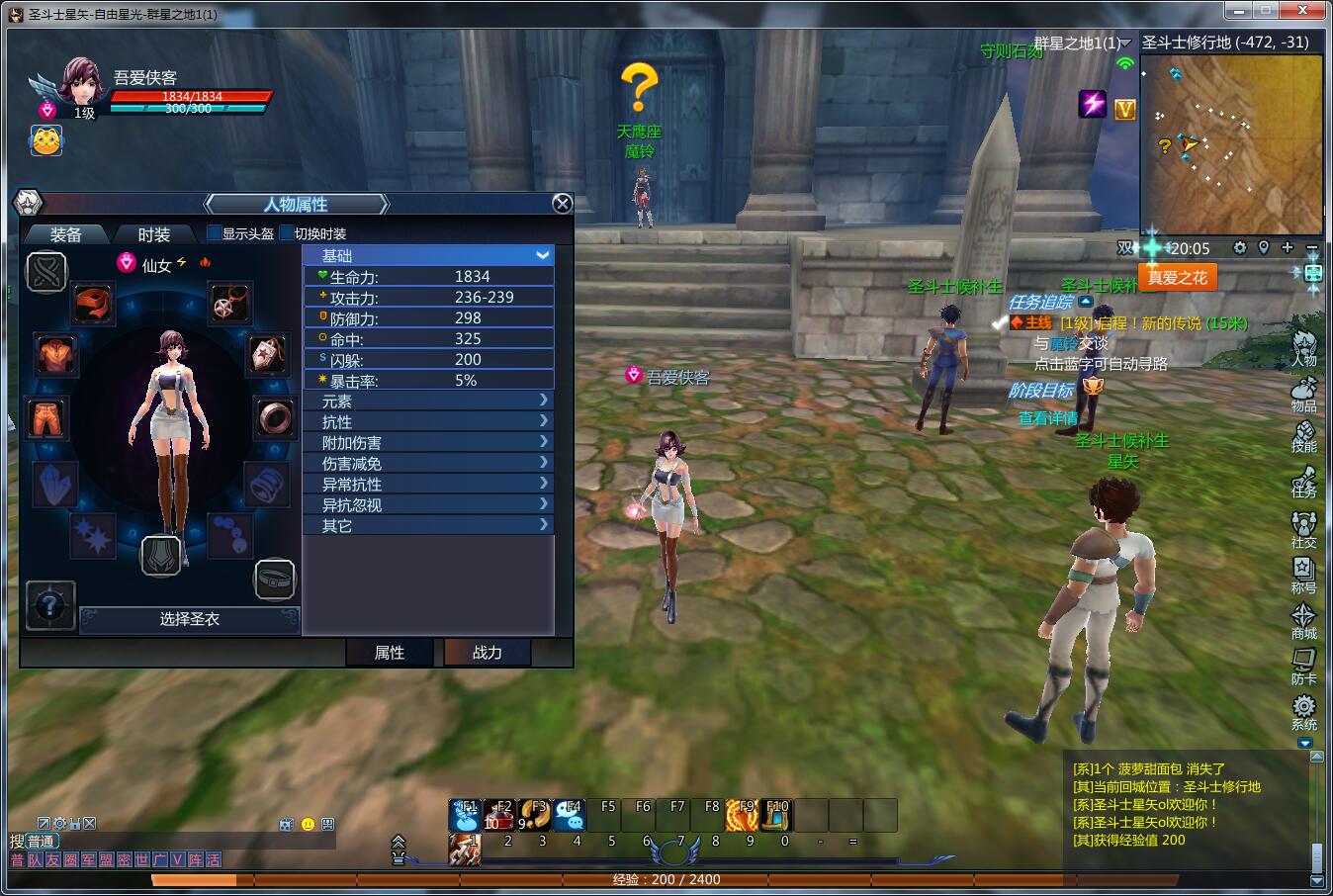Expand the 附加伤害 bonus damage section
1333x896 pixels.
coord(428,442)
